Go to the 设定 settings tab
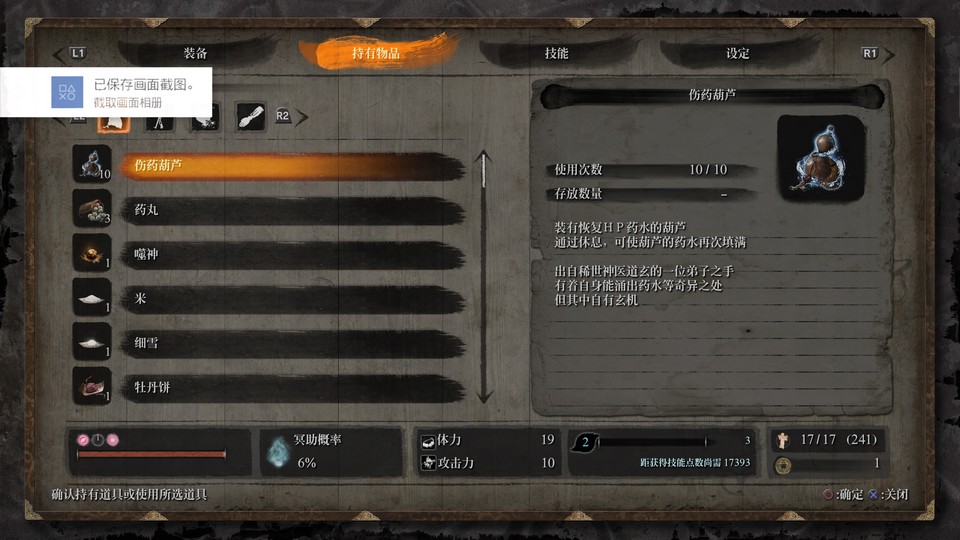Viewport: 960px width, 540px height. pyautogui.click(x=738, y=53)
